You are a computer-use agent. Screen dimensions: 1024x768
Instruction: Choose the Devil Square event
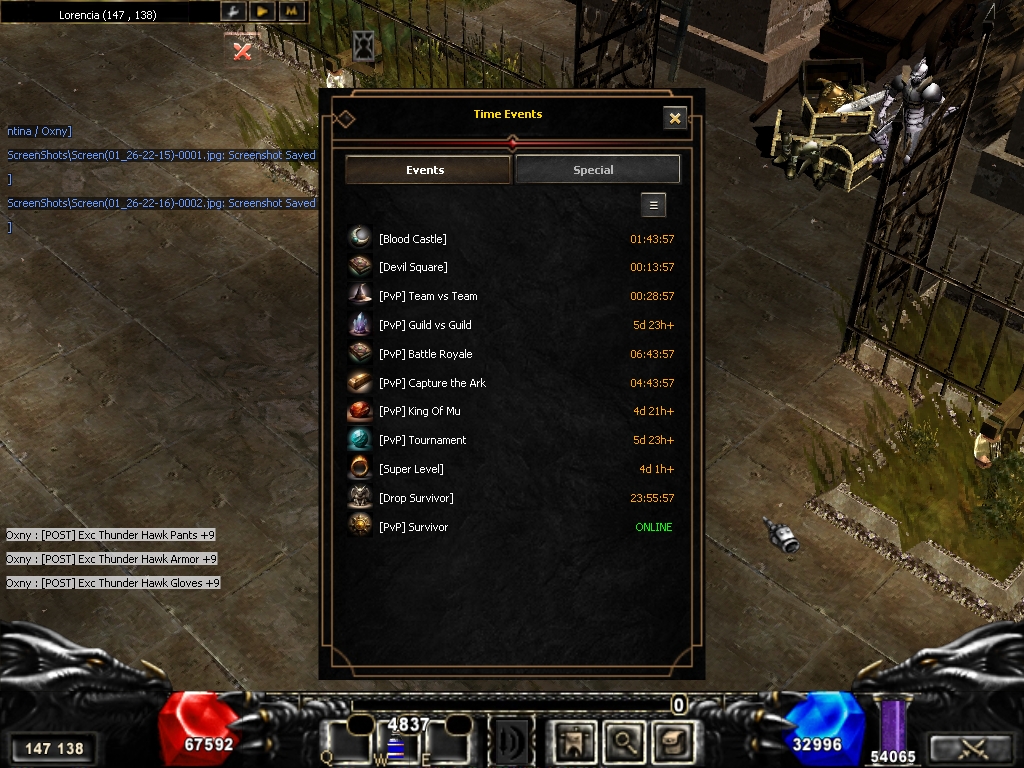413,267
